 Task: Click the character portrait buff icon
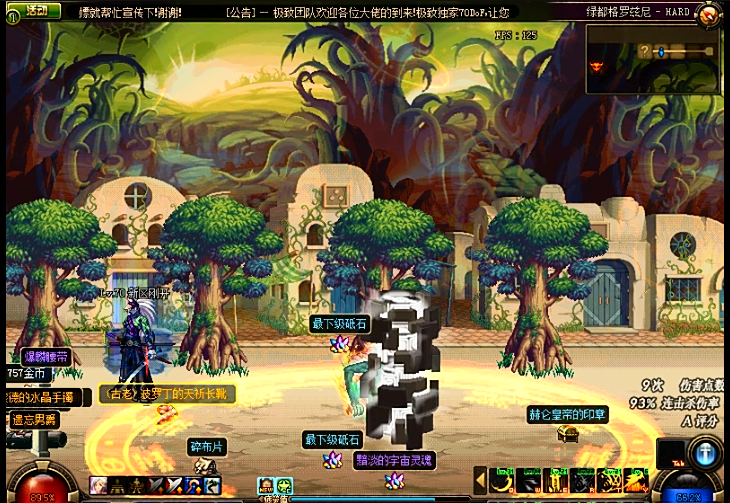(99, 486)
